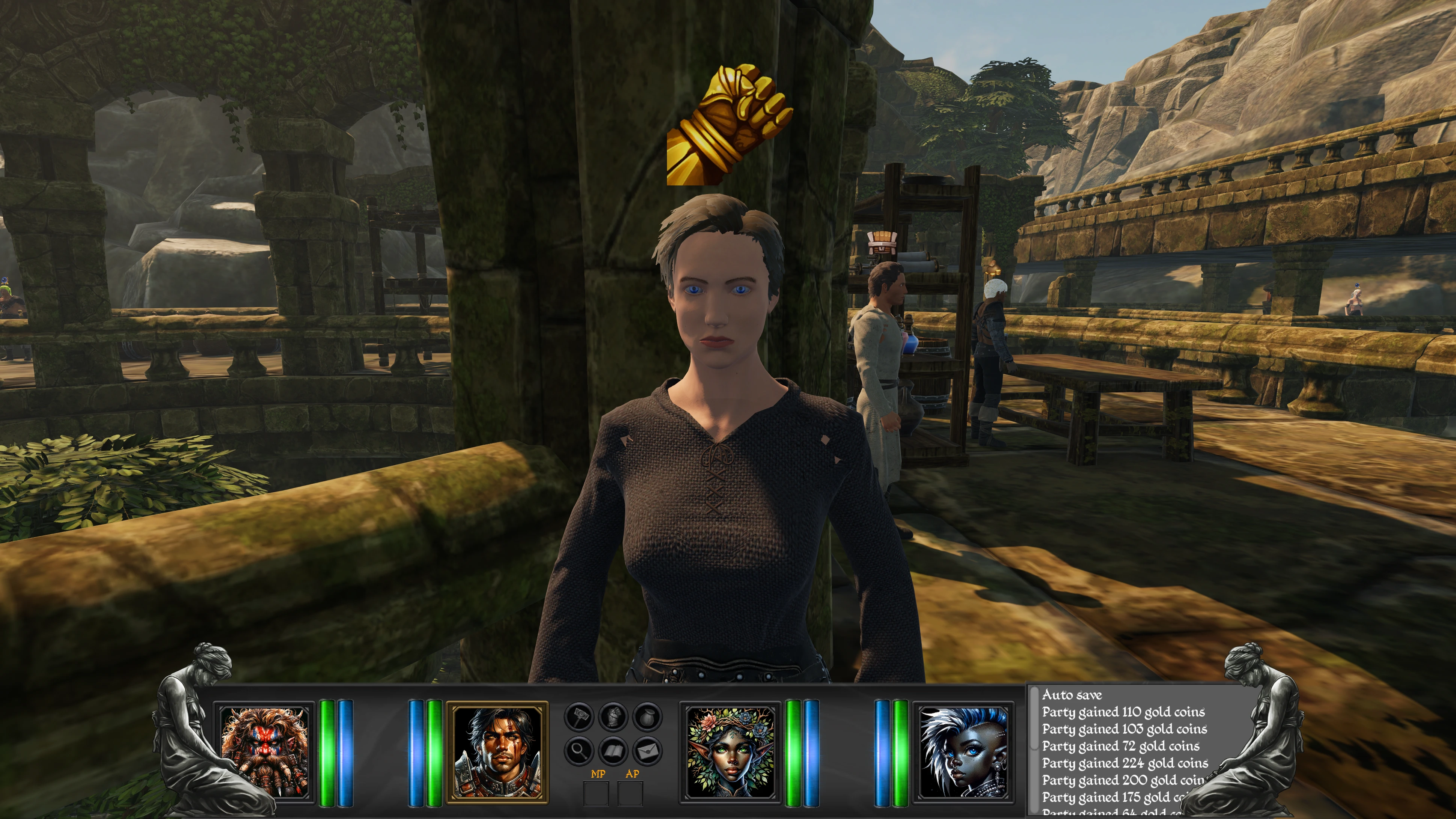Click the golden fist icon above the NPC
Image resolution: width=1456 pixels, height=819 pixels.
click(x=729, y=125)
